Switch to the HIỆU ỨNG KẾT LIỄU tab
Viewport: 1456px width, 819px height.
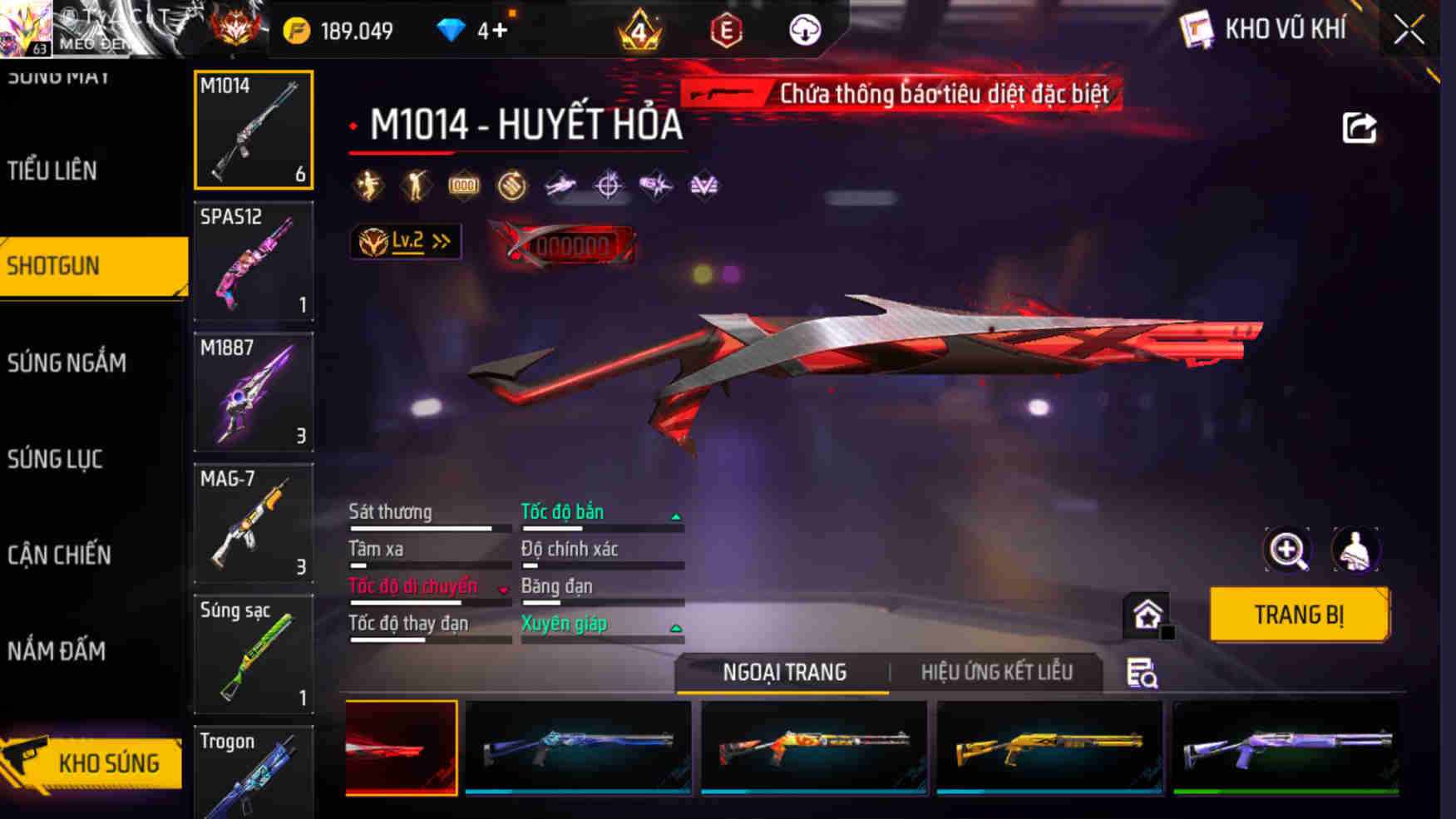click(997, 672)
